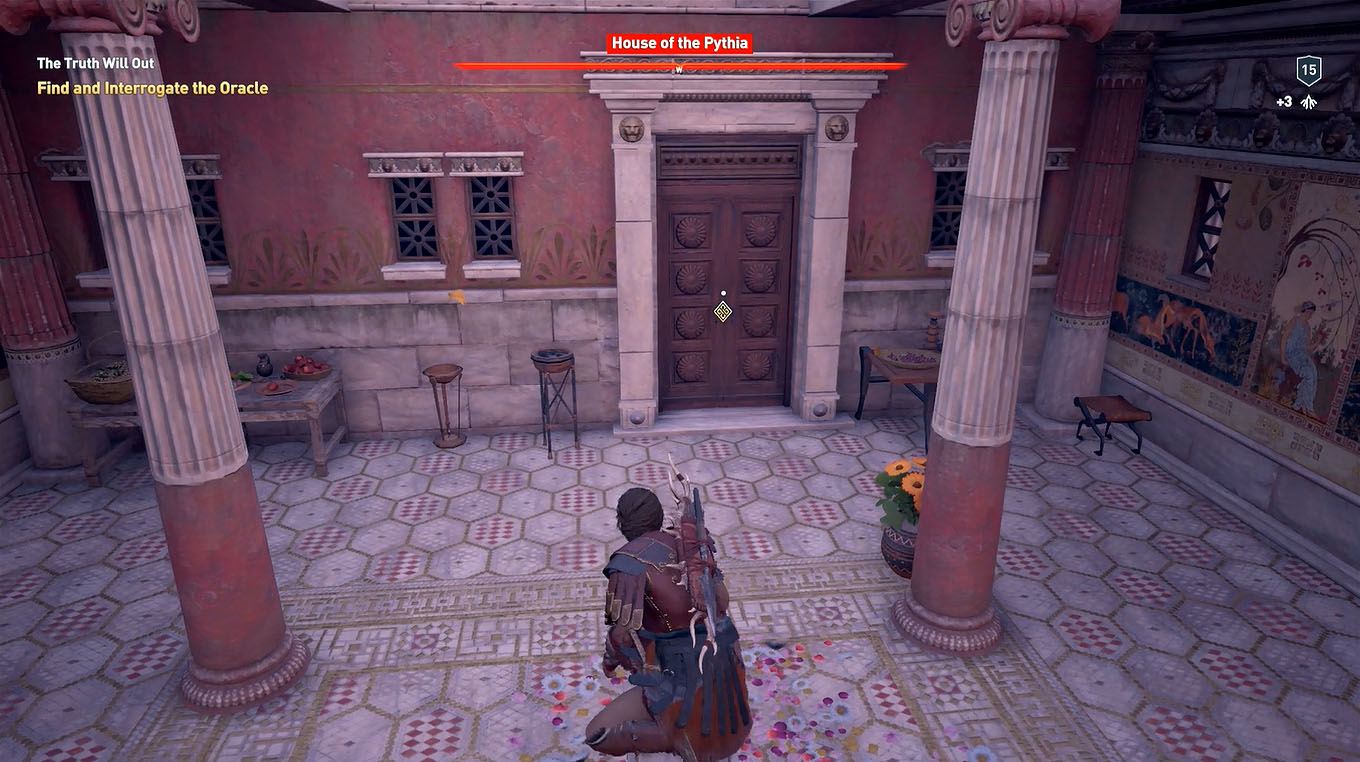Click the House of the Pythia banner
Screen dimensions: 1360x762
680,43
